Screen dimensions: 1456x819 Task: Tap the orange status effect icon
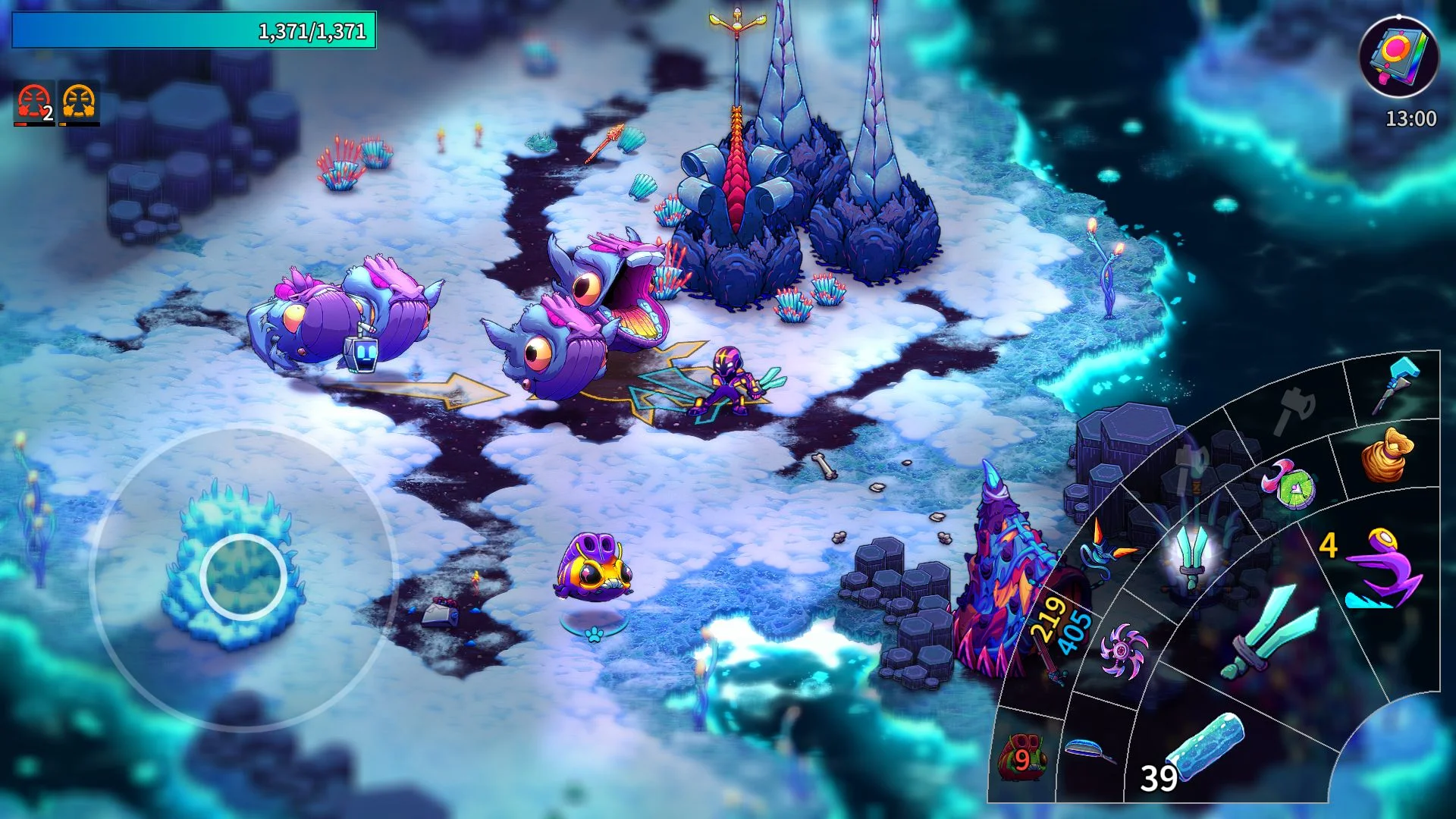[x=80, y=103]
